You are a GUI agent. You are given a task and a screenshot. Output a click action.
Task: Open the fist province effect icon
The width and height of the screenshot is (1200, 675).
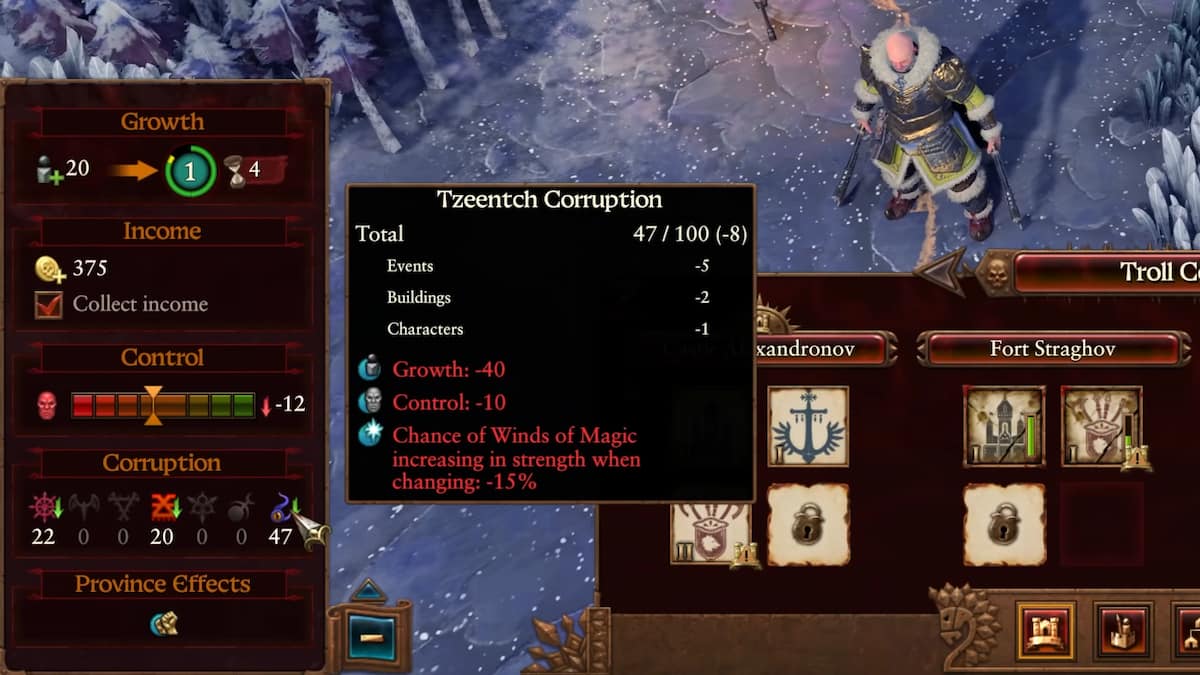(163, 624)
